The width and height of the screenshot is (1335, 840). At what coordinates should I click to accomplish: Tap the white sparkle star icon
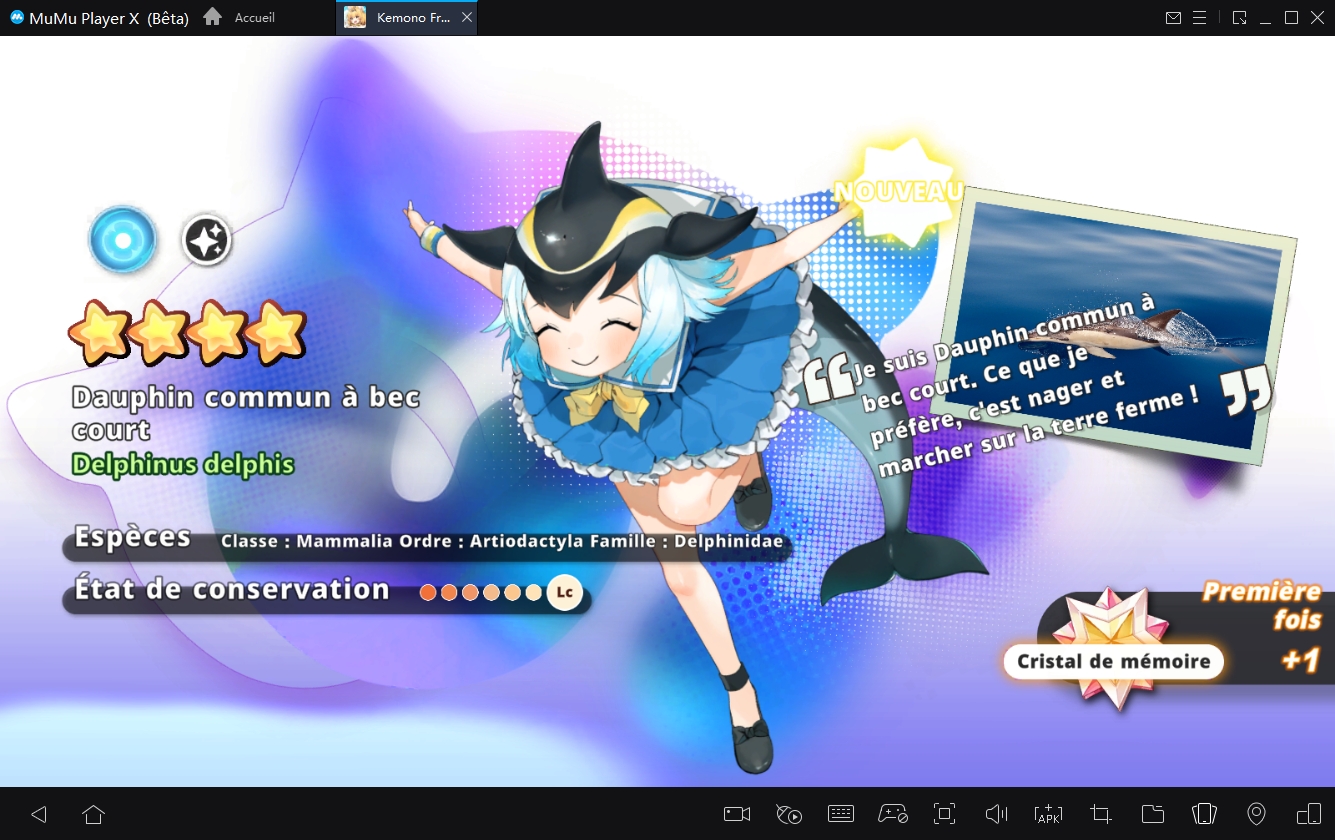pyautogui.click(x=207, y=241)
